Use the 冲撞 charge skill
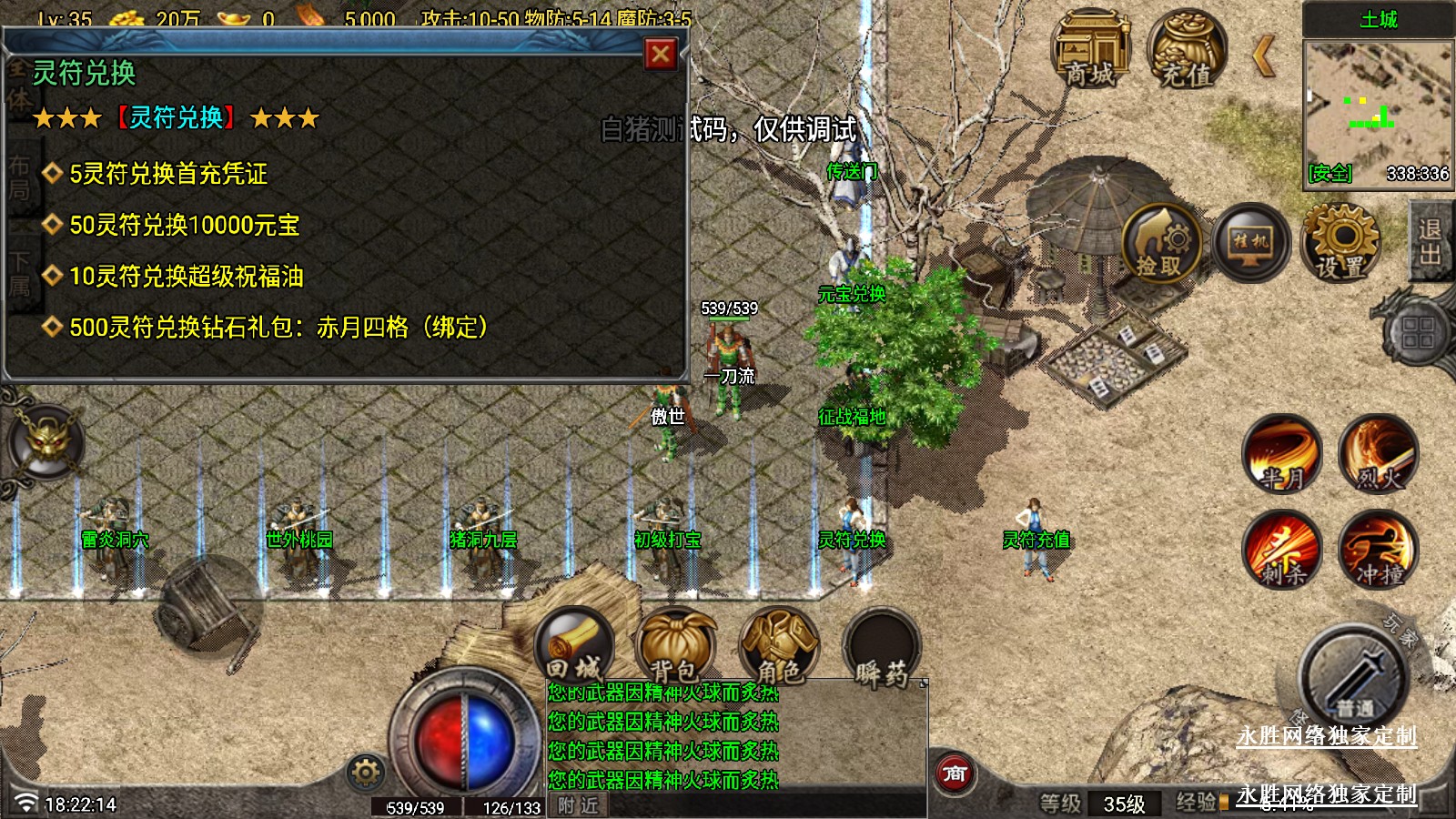Viewport: 1456px width, 819px height. coord(1378,550)
